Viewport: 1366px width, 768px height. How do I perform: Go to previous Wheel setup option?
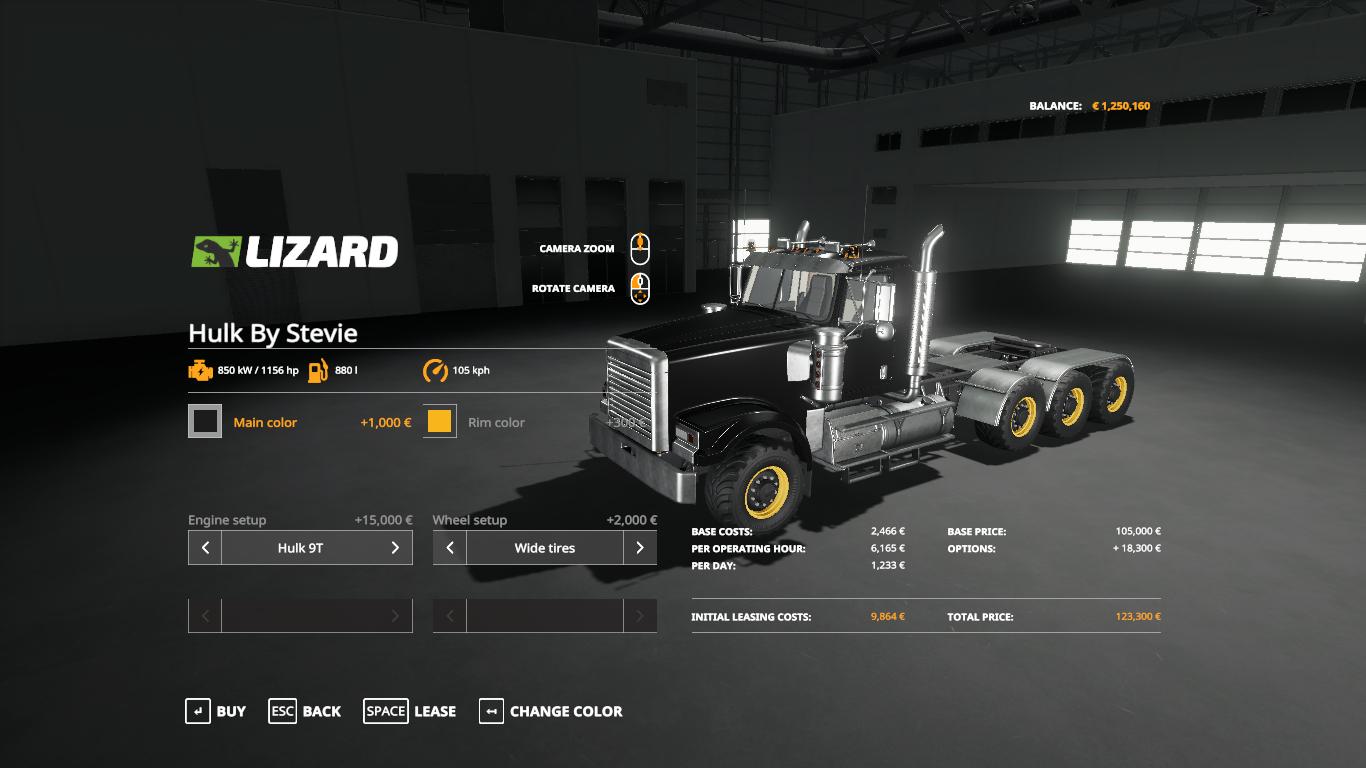click(x=450, y=548)
